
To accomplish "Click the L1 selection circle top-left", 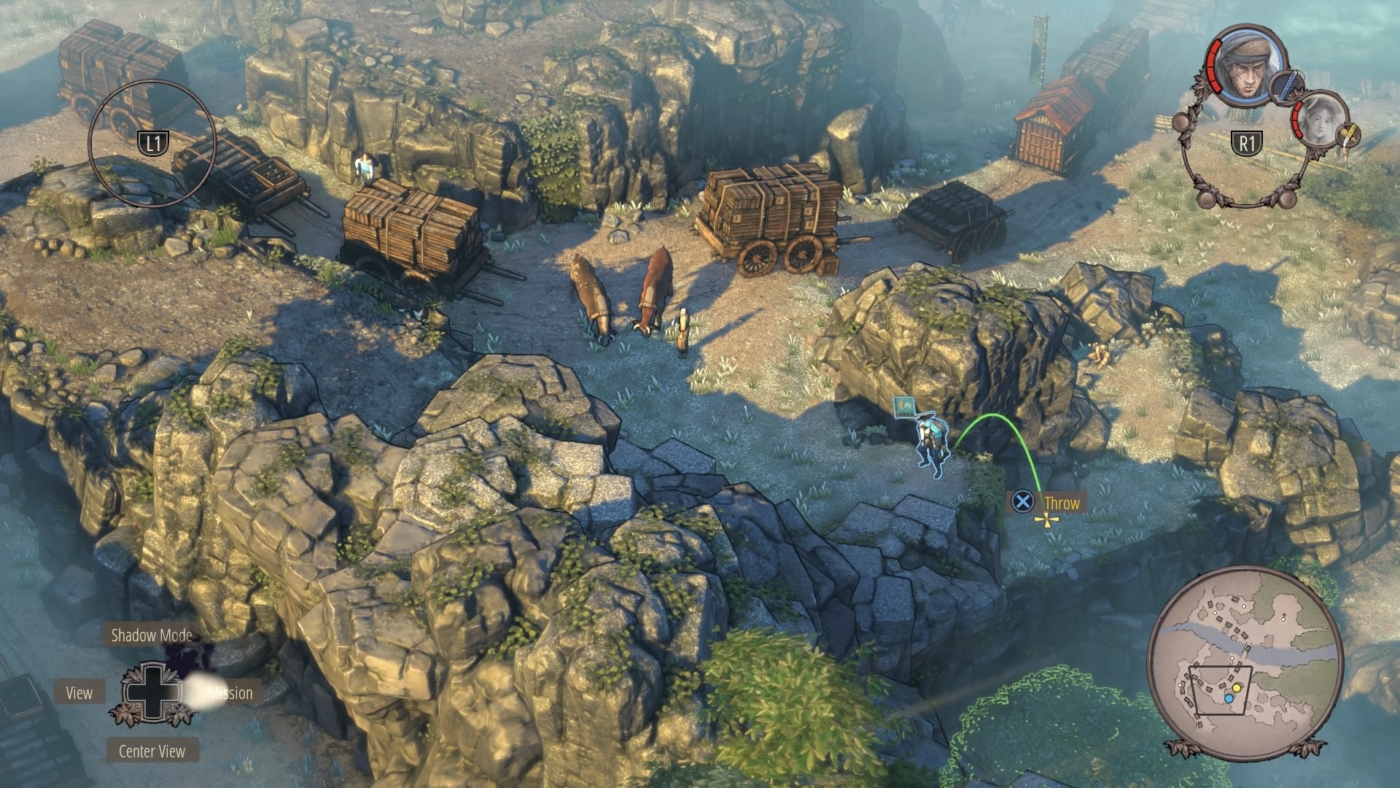I will pos(152,140).
